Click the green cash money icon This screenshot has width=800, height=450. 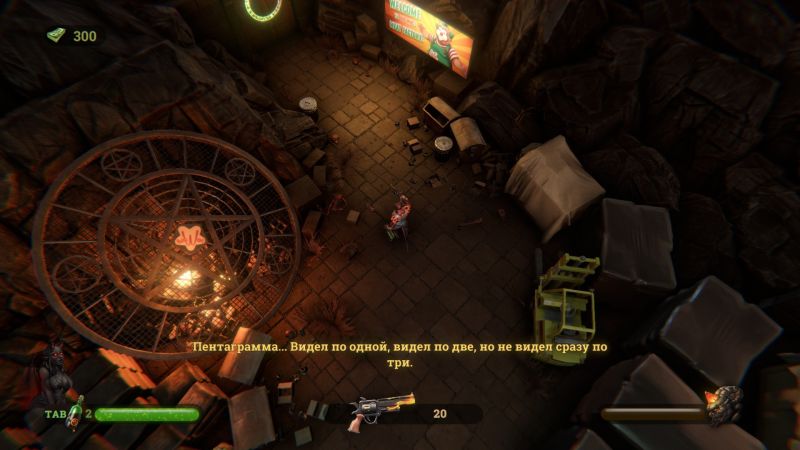click(x=56, y=36)
